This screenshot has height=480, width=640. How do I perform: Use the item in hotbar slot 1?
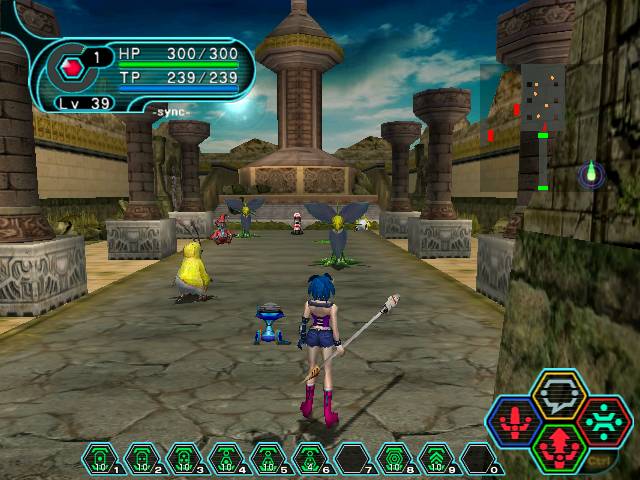(x=100, y=459)
